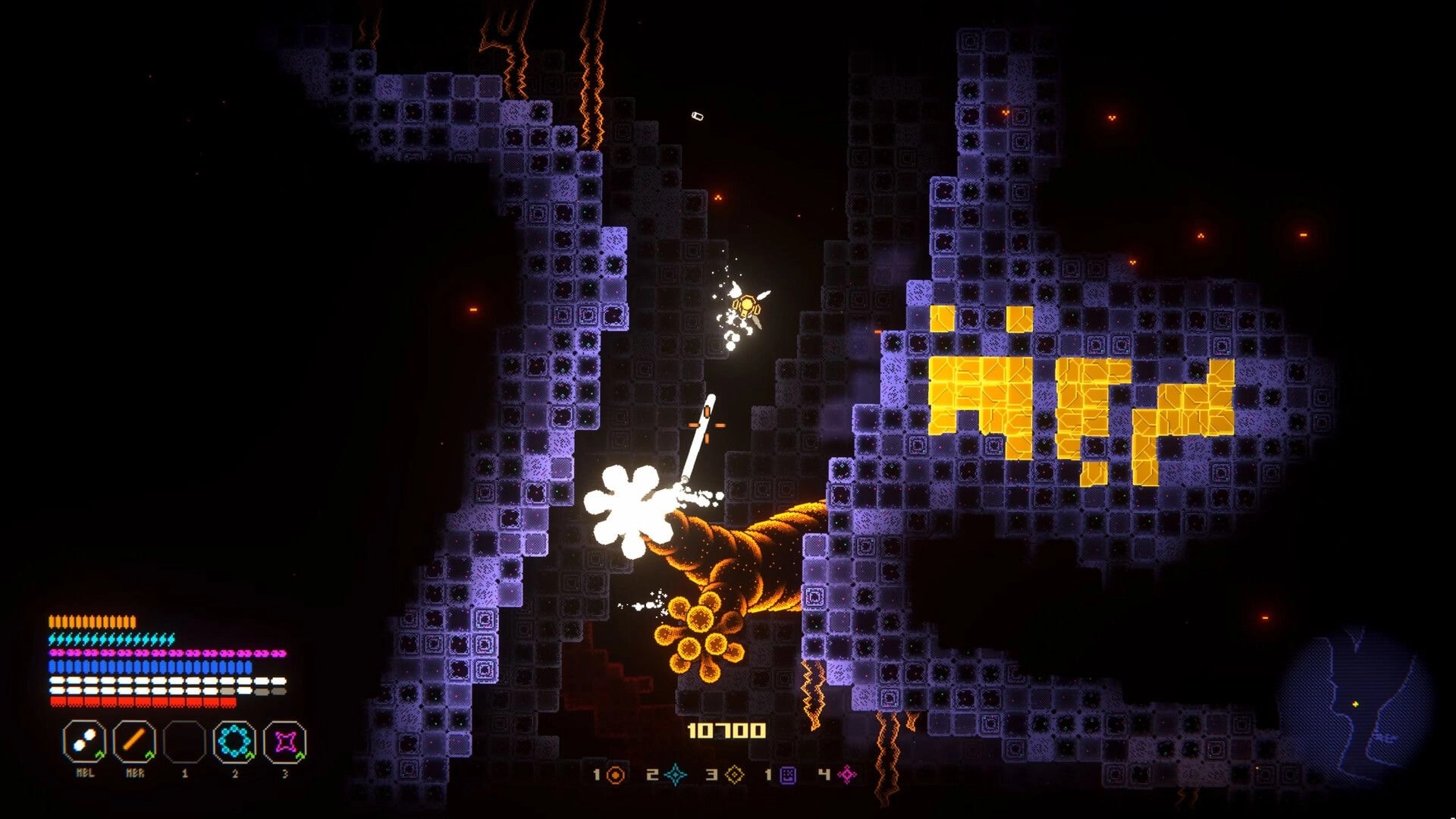Click the yellow diamond resource icon
The width and height of the screenshot is (1456, 819).
pyautogui.click(x=735, y=775)
